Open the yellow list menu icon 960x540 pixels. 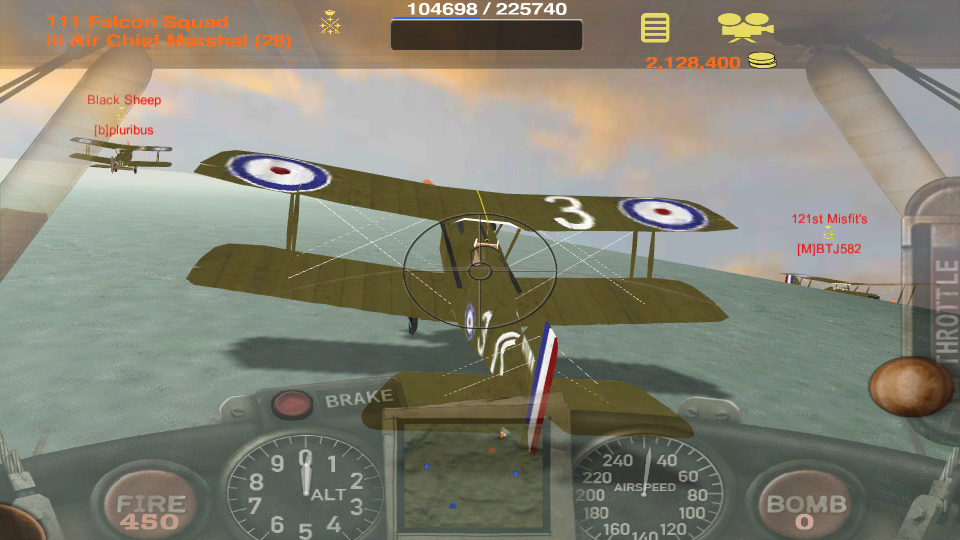(655, 27)
